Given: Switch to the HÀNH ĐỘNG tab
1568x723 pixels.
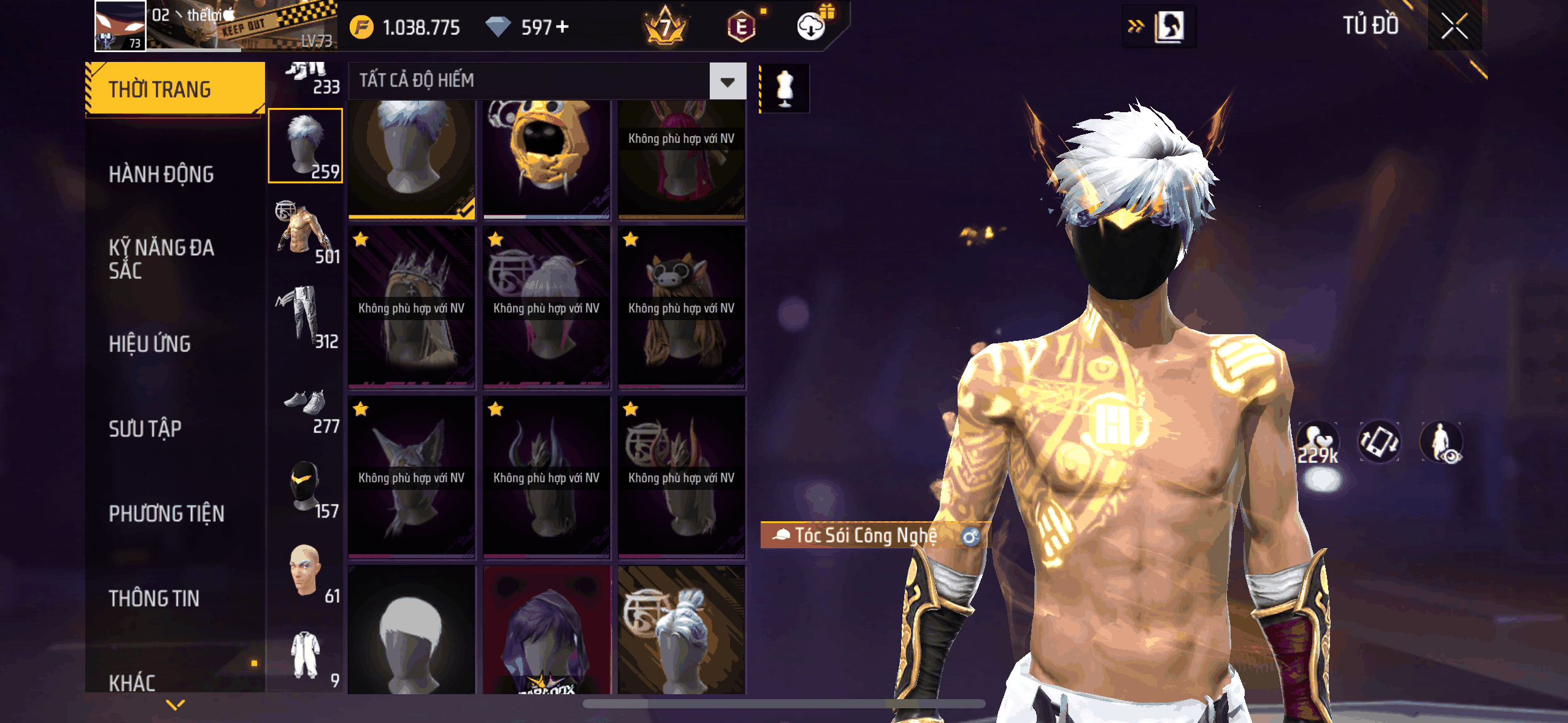Looking at the screenshot, I should coord(161,174).
